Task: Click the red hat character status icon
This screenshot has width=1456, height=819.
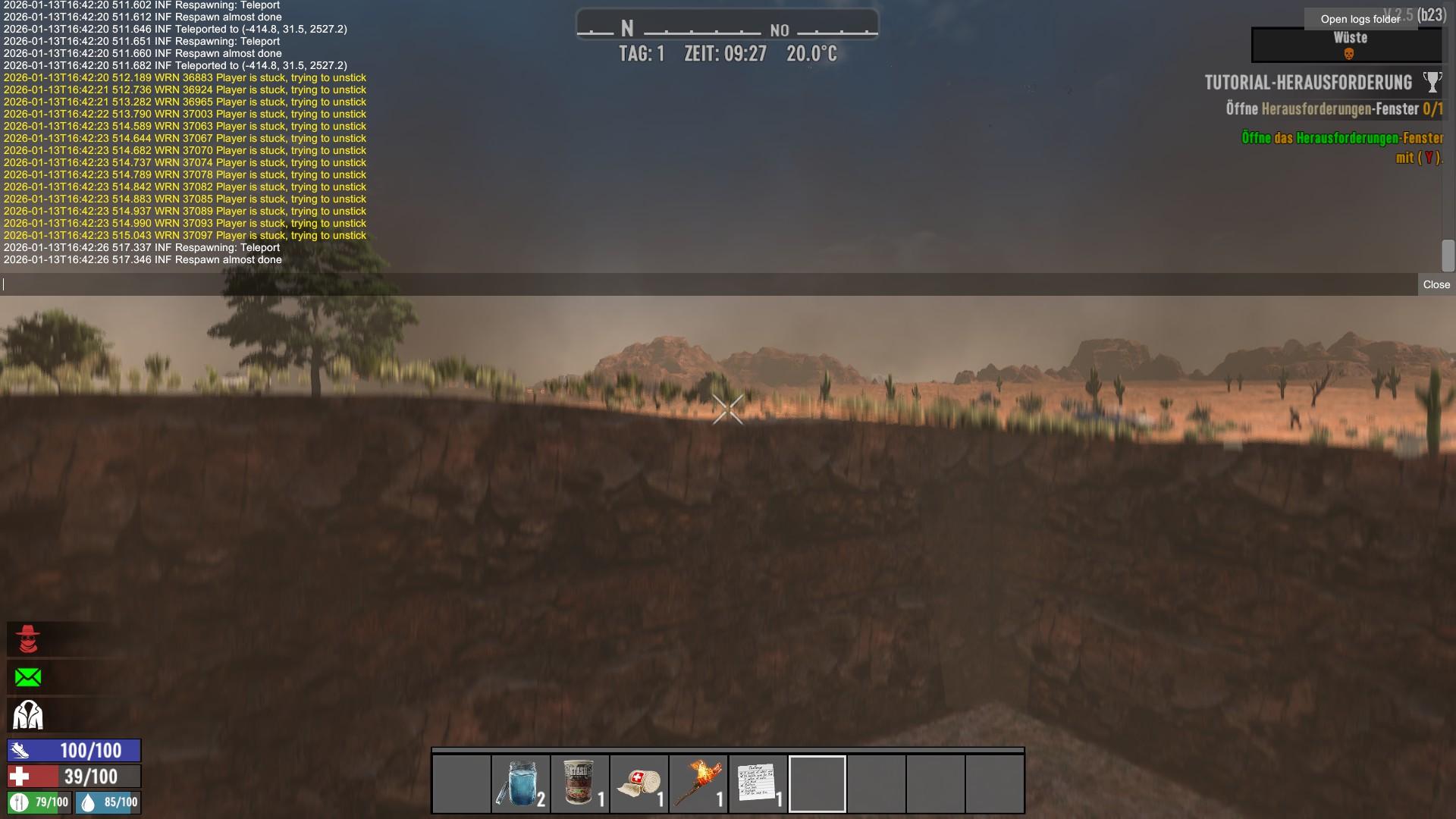Action: pyautogui.click(x=28, y=639)
